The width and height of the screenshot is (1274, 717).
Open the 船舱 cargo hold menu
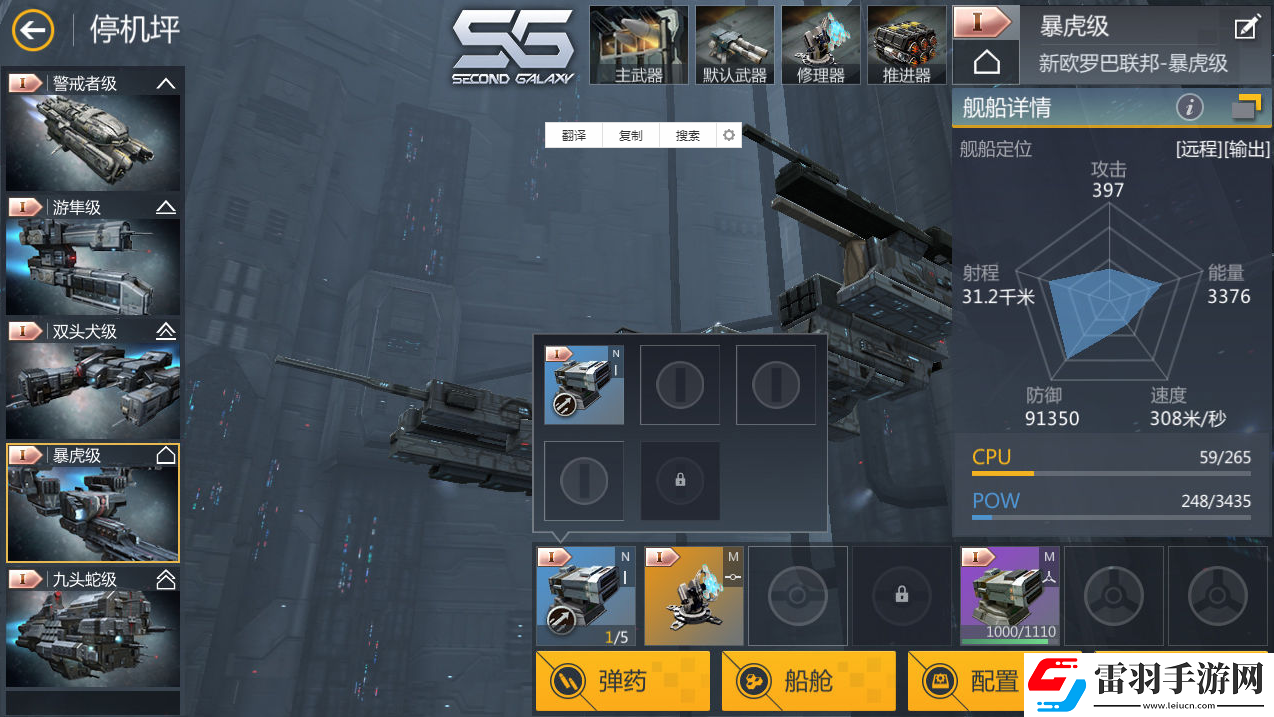click(x=808, y=681)
